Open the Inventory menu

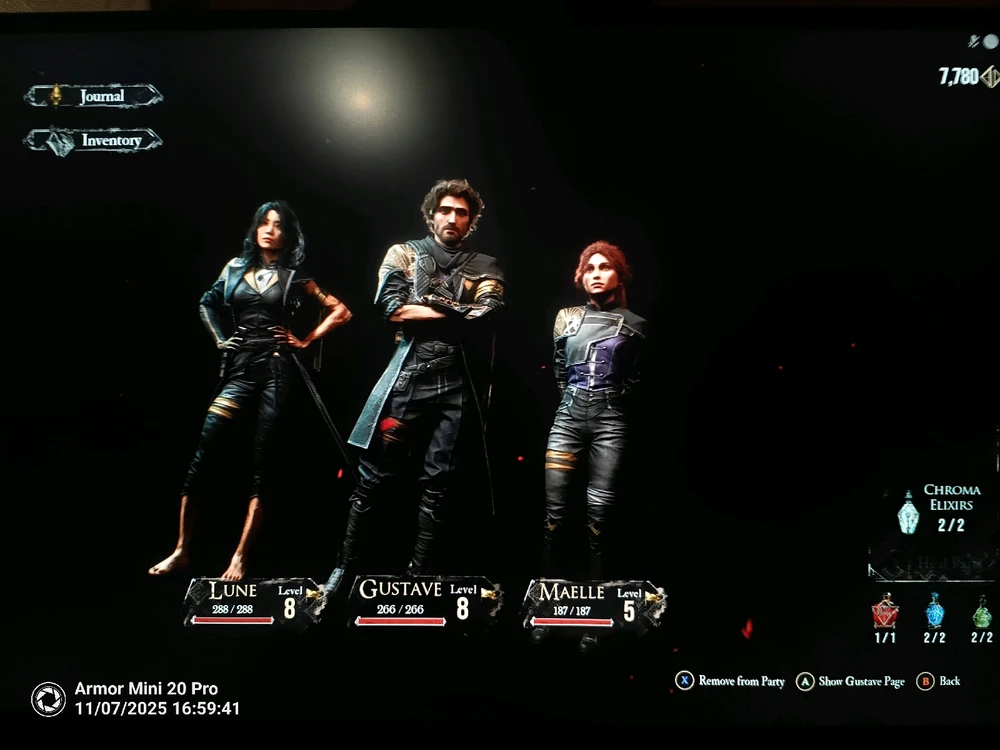(x=93, y=141)
